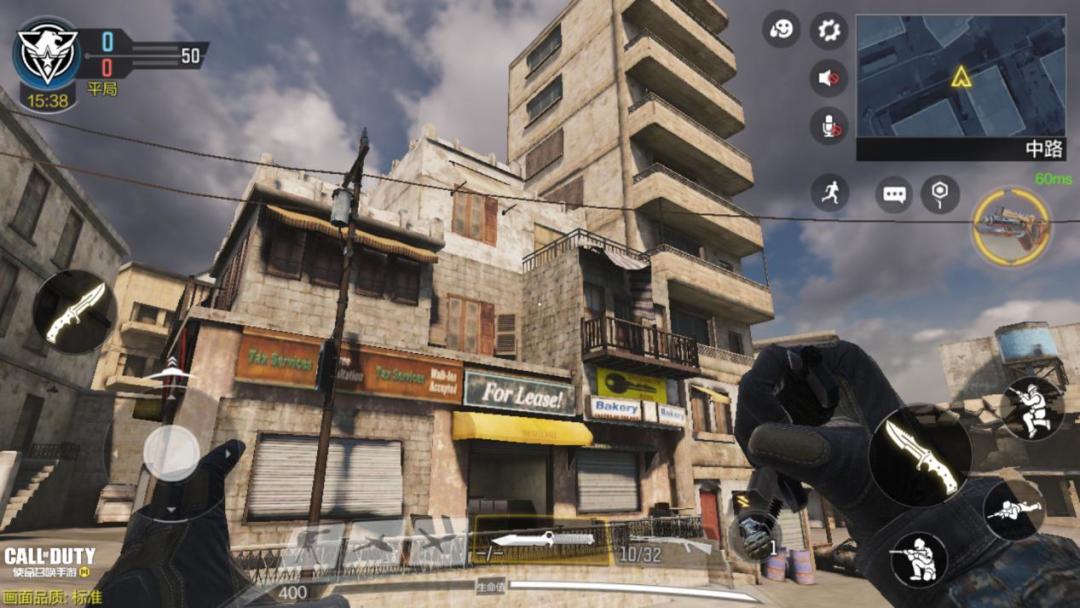Viewport: 1080px width, 608px height.
Task: Tap the movement joystick circle
Action: click(x=171, y=453)
